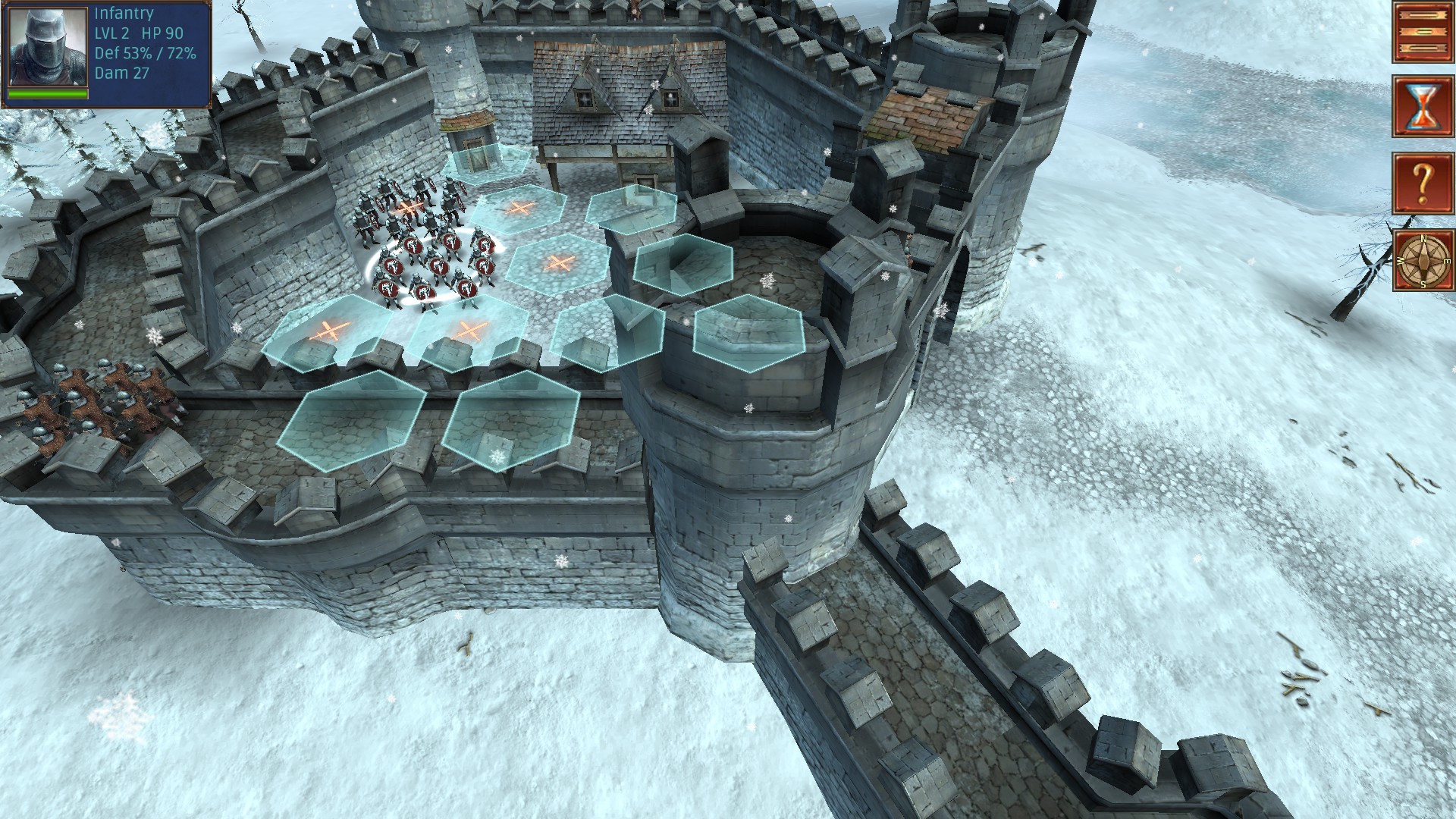
Task: Attack the hex with the leftmost orange cross
Action: (x=328, y=329)
